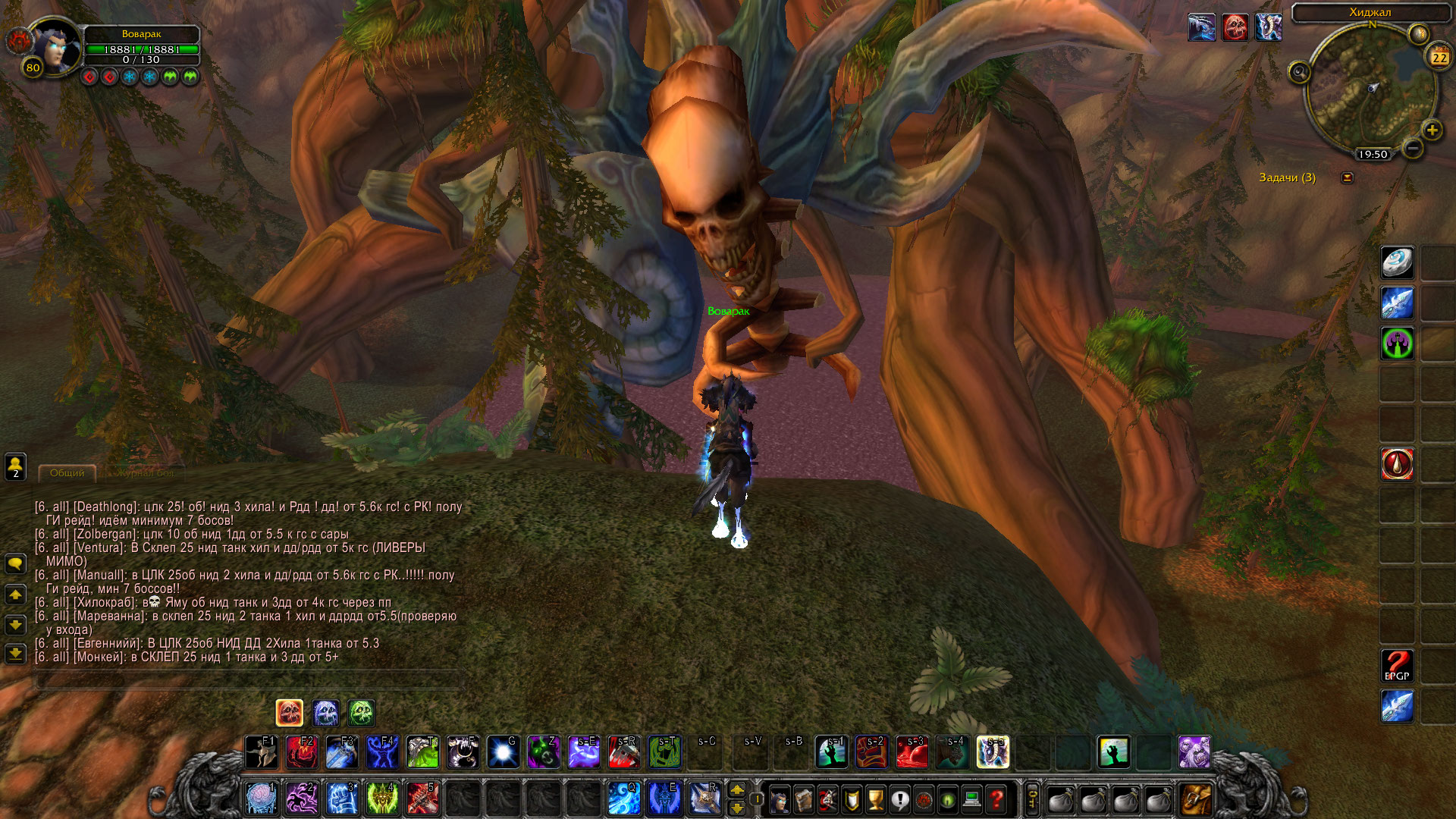This screenshot has width=1456, height=819.
Task: Click the Воварак player portrait
Action: coord(55,45)
